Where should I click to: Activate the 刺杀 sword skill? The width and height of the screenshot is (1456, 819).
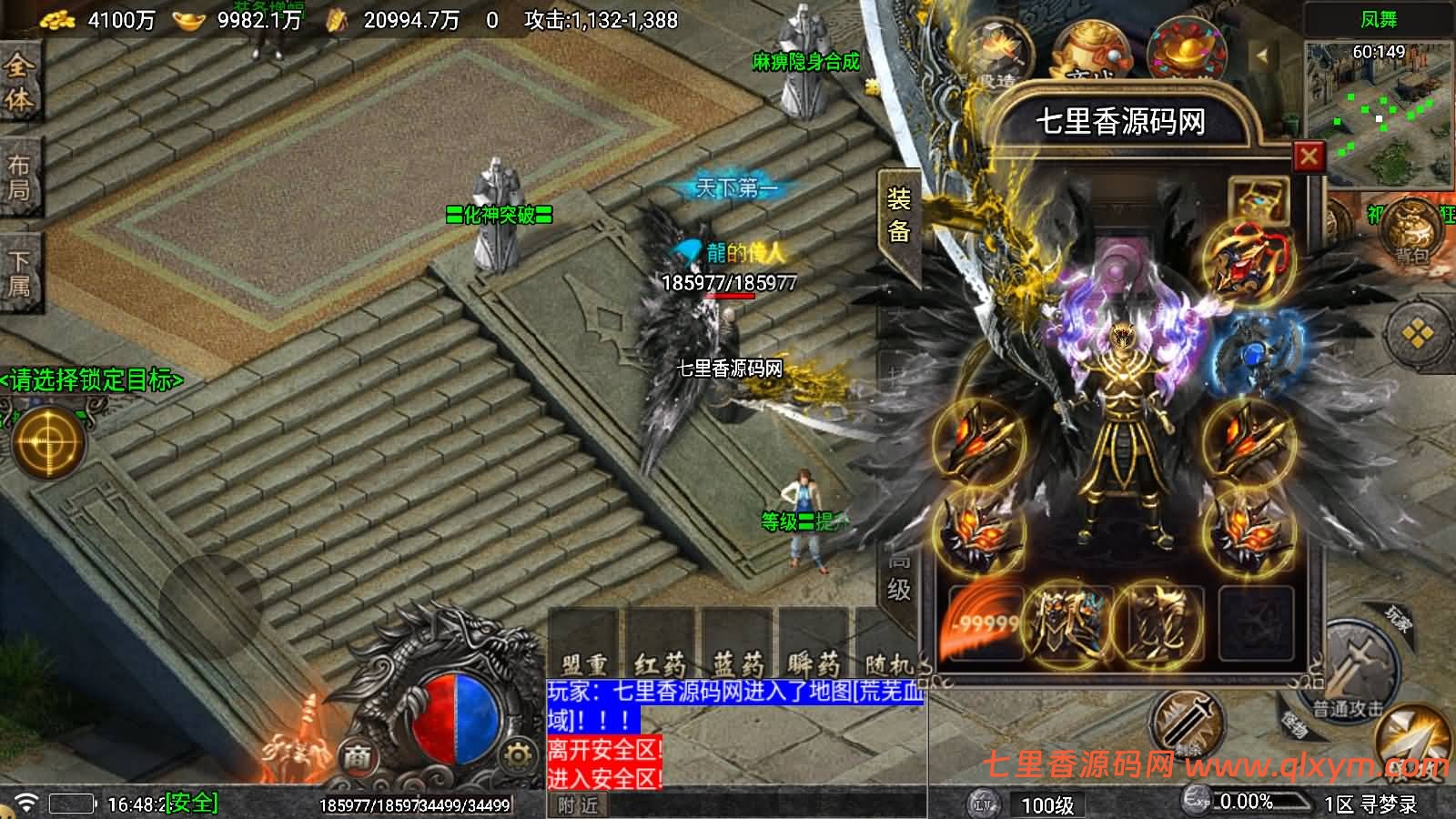tap(1188, 723)
